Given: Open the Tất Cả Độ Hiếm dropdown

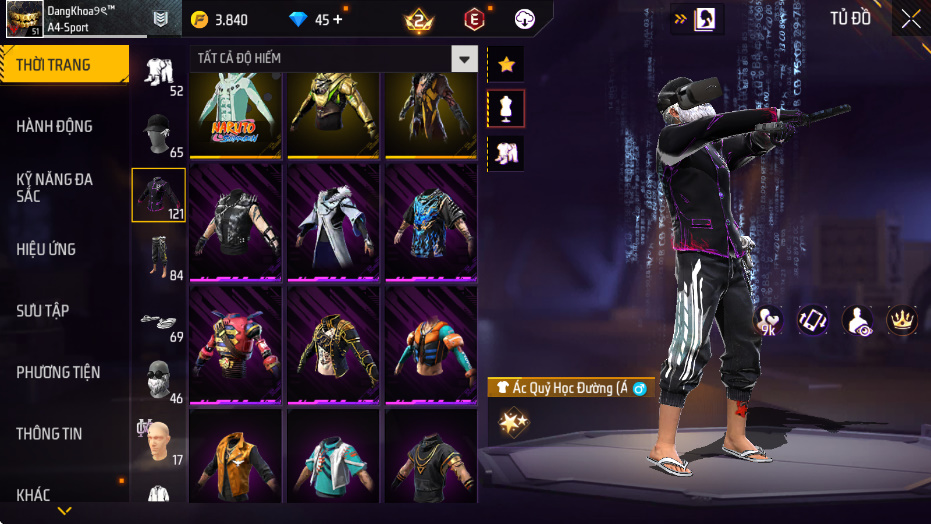Looking at the screenshot, I should pos(464,59).
